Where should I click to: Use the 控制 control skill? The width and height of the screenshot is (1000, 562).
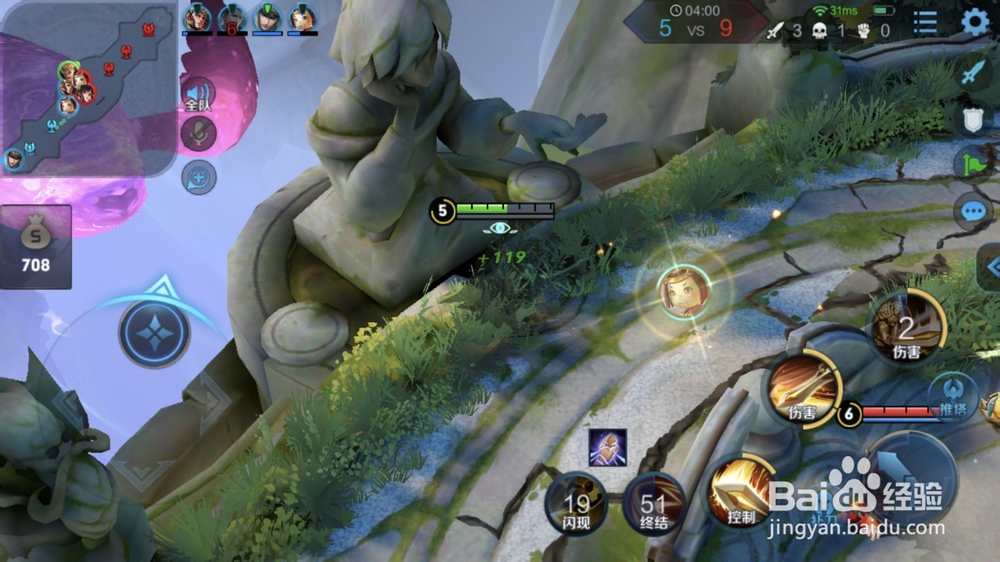click(x=740, y=491)
